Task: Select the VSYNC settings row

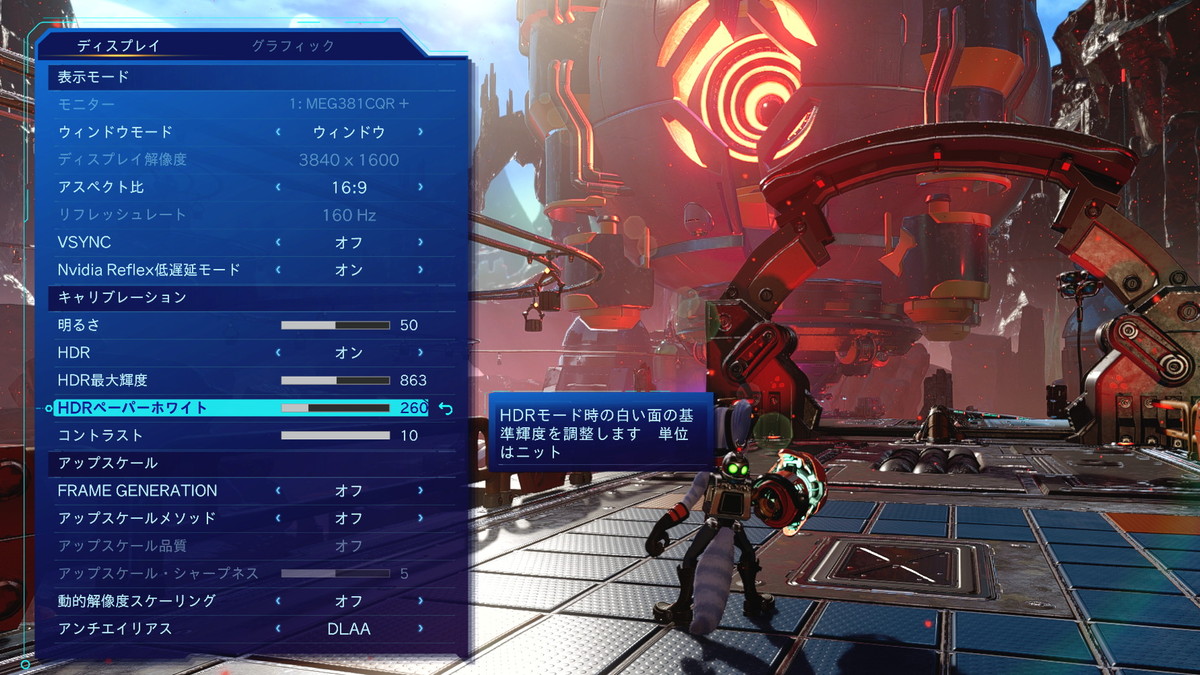Action: tap(150, 242)
